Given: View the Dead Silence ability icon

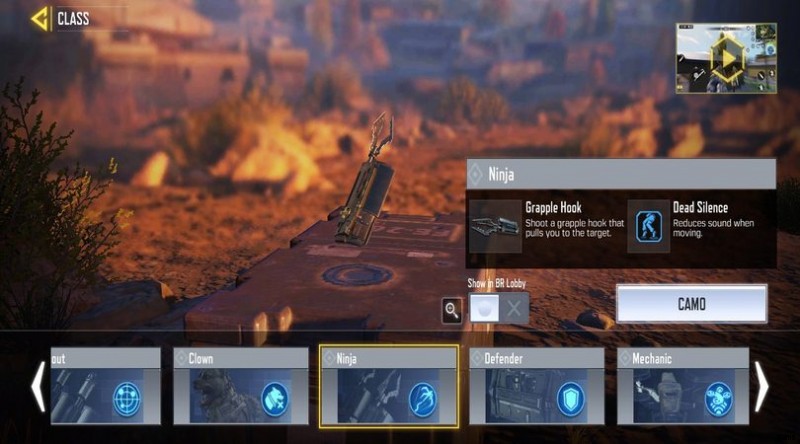Looking at the screenshot, I should point(648,226).
